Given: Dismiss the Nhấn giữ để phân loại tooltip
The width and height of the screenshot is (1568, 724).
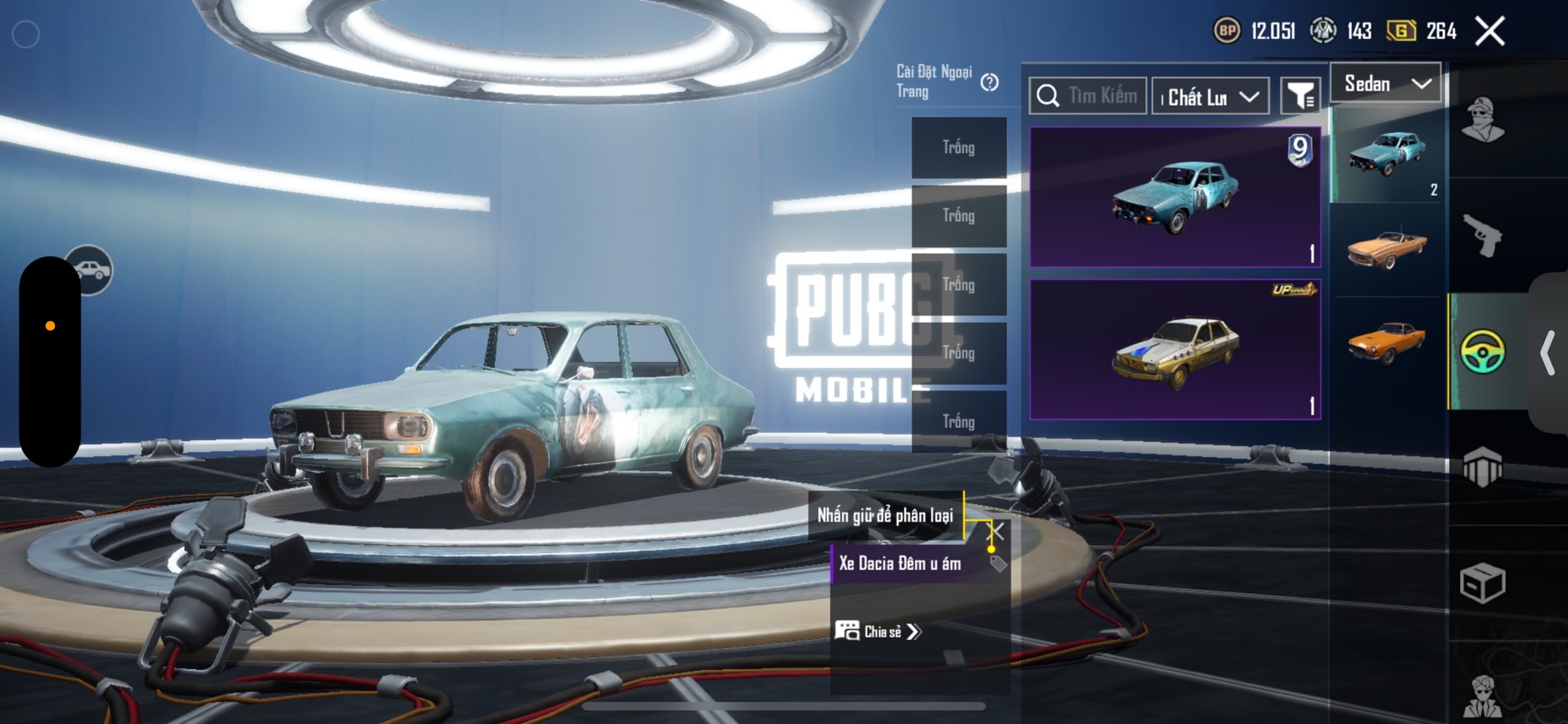Looking at the screenshot, I should click(x=995, y=531).
